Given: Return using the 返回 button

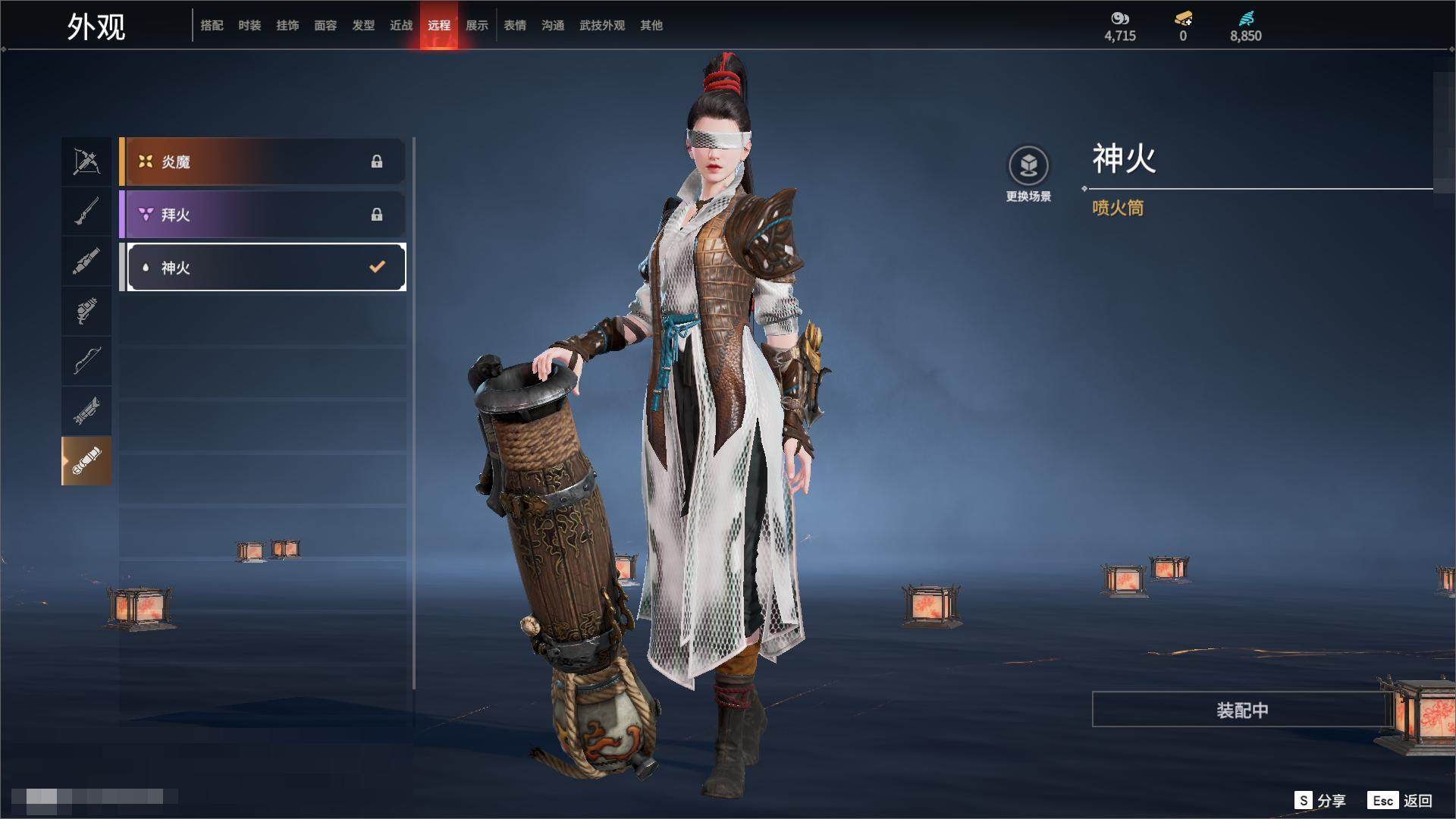Looking at the screenshot, I should pyautogui.click(x=1401, y=800).
